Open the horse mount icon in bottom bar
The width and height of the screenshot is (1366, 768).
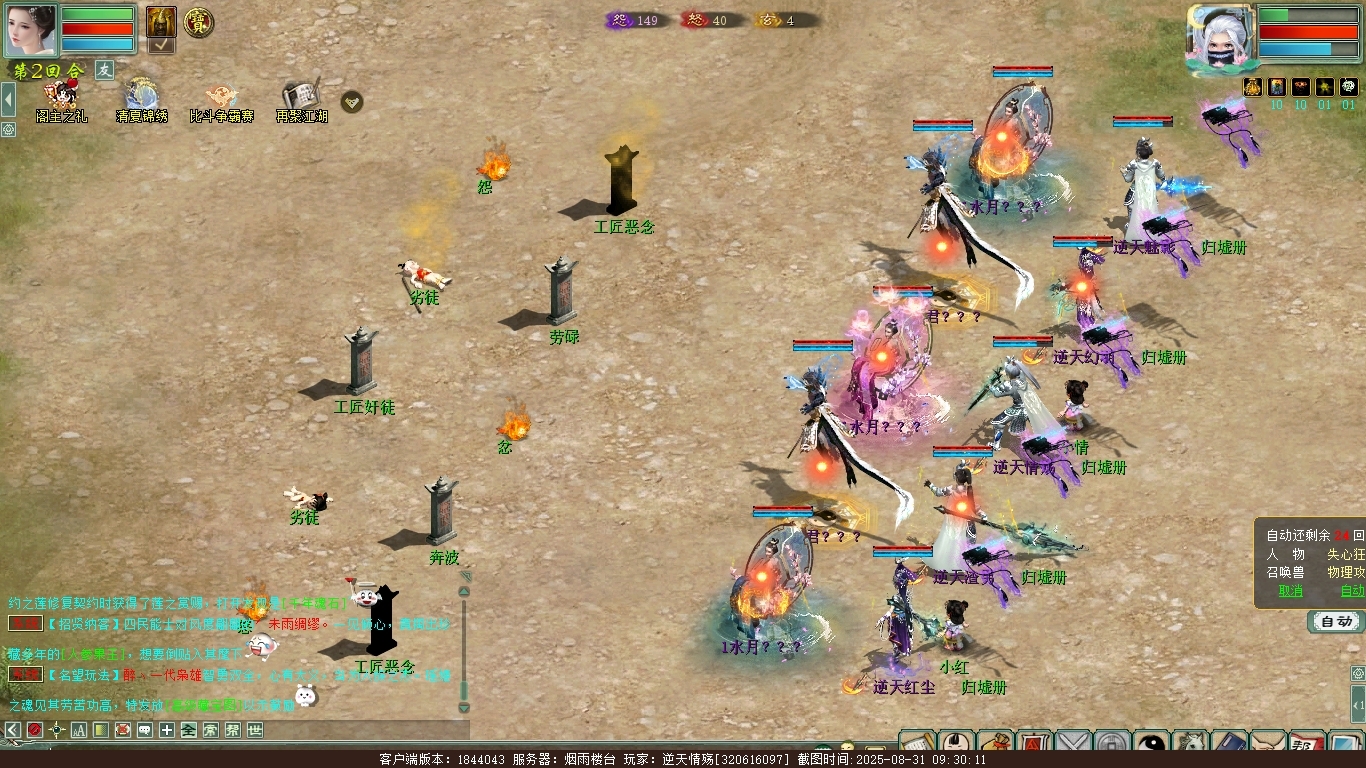pos(1191,745)
